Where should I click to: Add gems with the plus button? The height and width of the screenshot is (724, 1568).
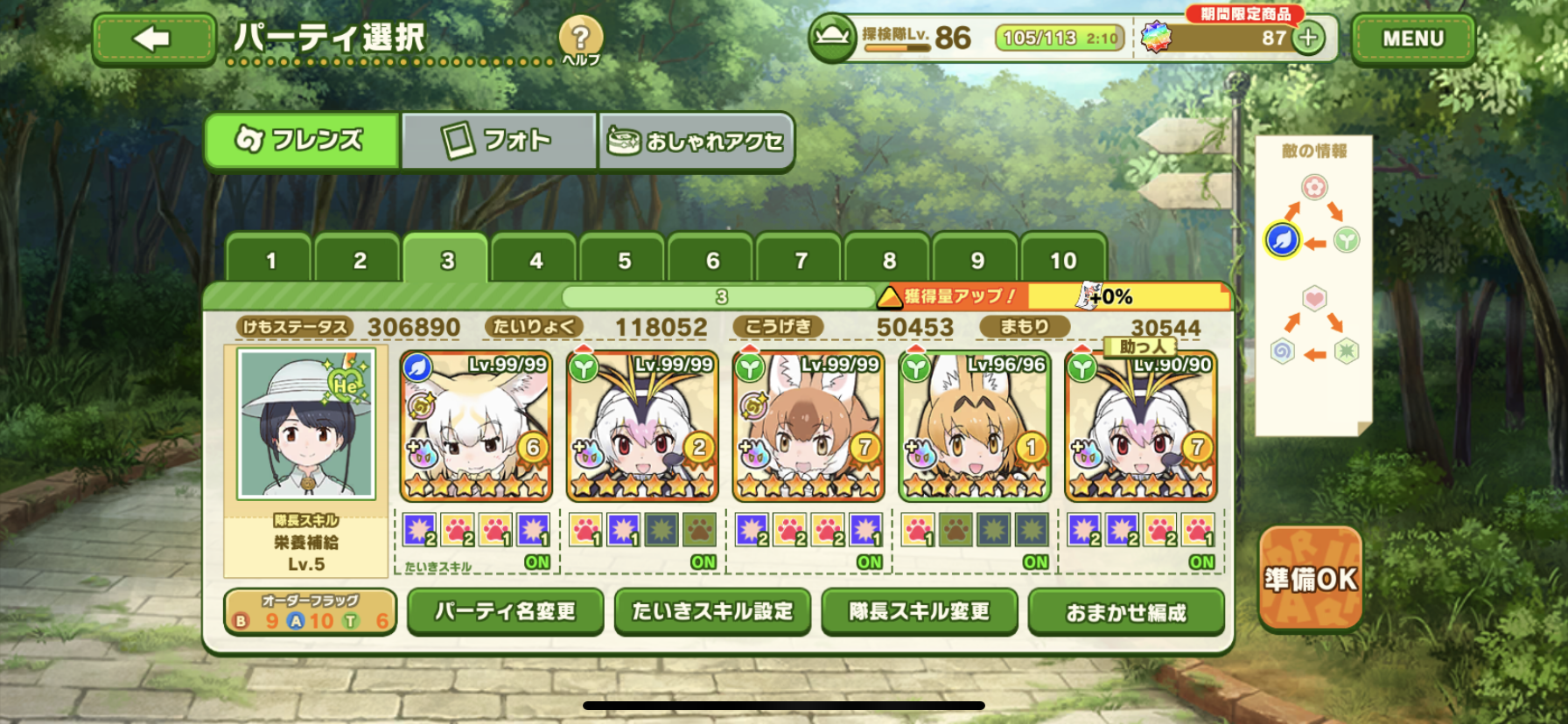point(1308,38)
